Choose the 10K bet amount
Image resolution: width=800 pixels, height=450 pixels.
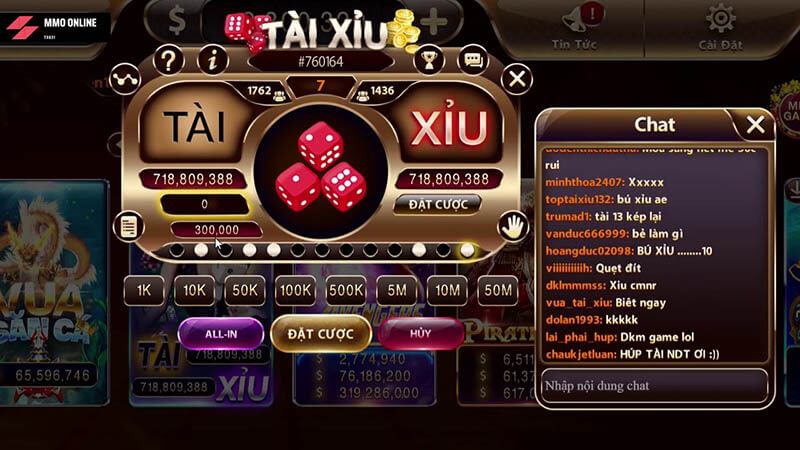tap(194, 291)
